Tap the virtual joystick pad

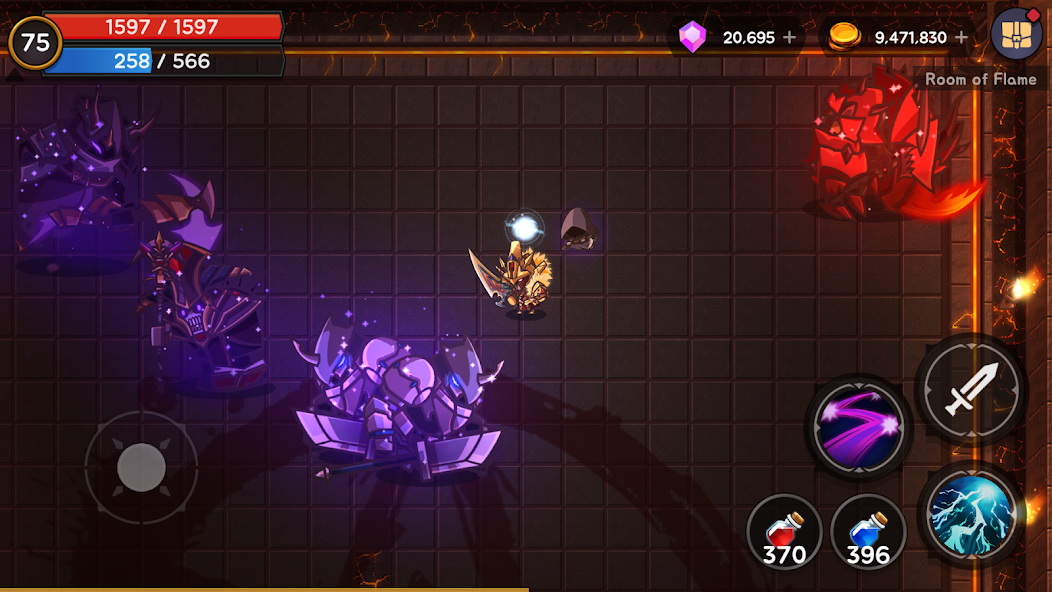[x=141, y=466]
